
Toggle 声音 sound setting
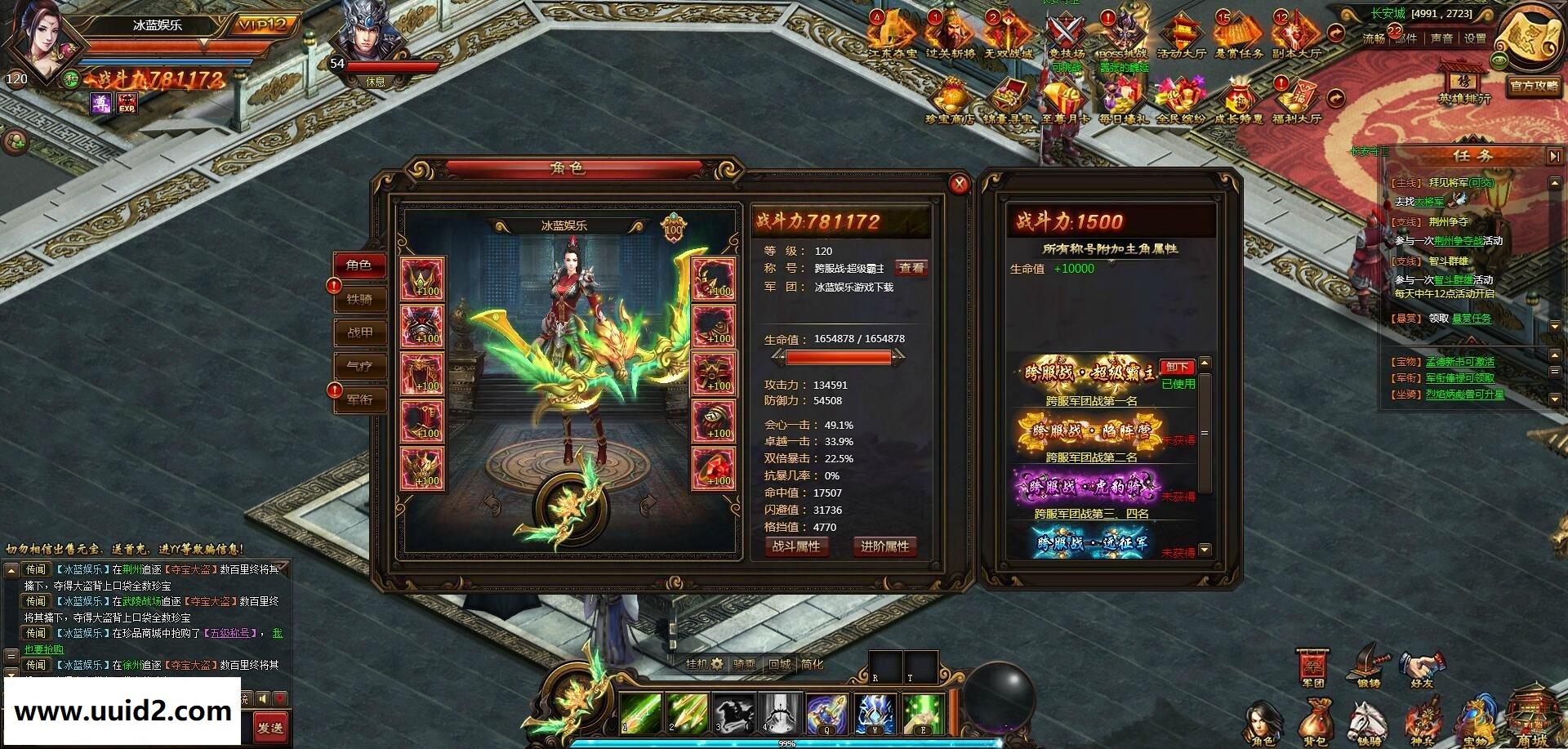tap(1442, 37)
